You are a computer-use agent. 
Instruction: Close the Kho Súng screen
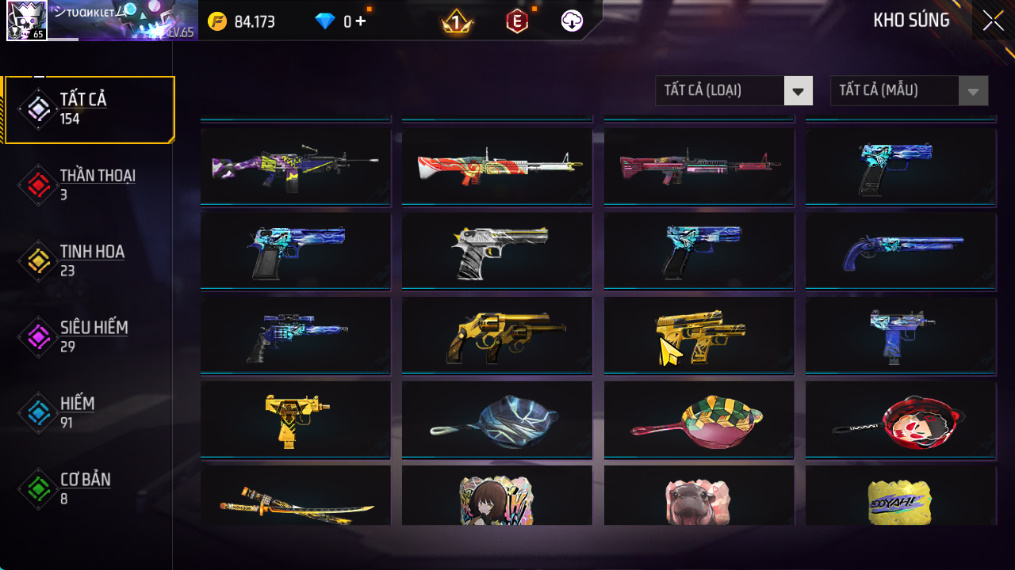coord(992,21)
